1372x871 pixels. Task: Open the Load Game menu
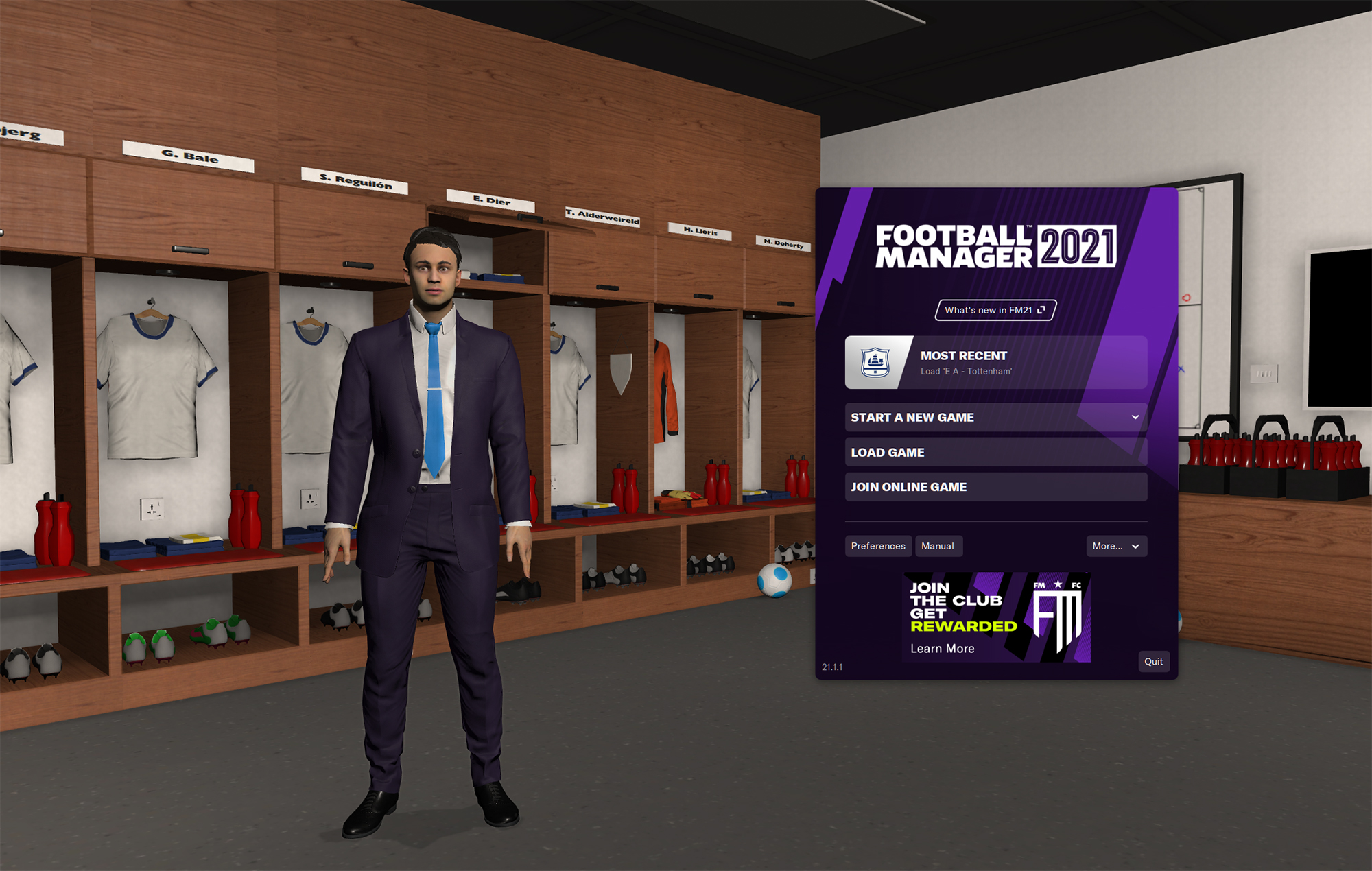tap(995, 452)
